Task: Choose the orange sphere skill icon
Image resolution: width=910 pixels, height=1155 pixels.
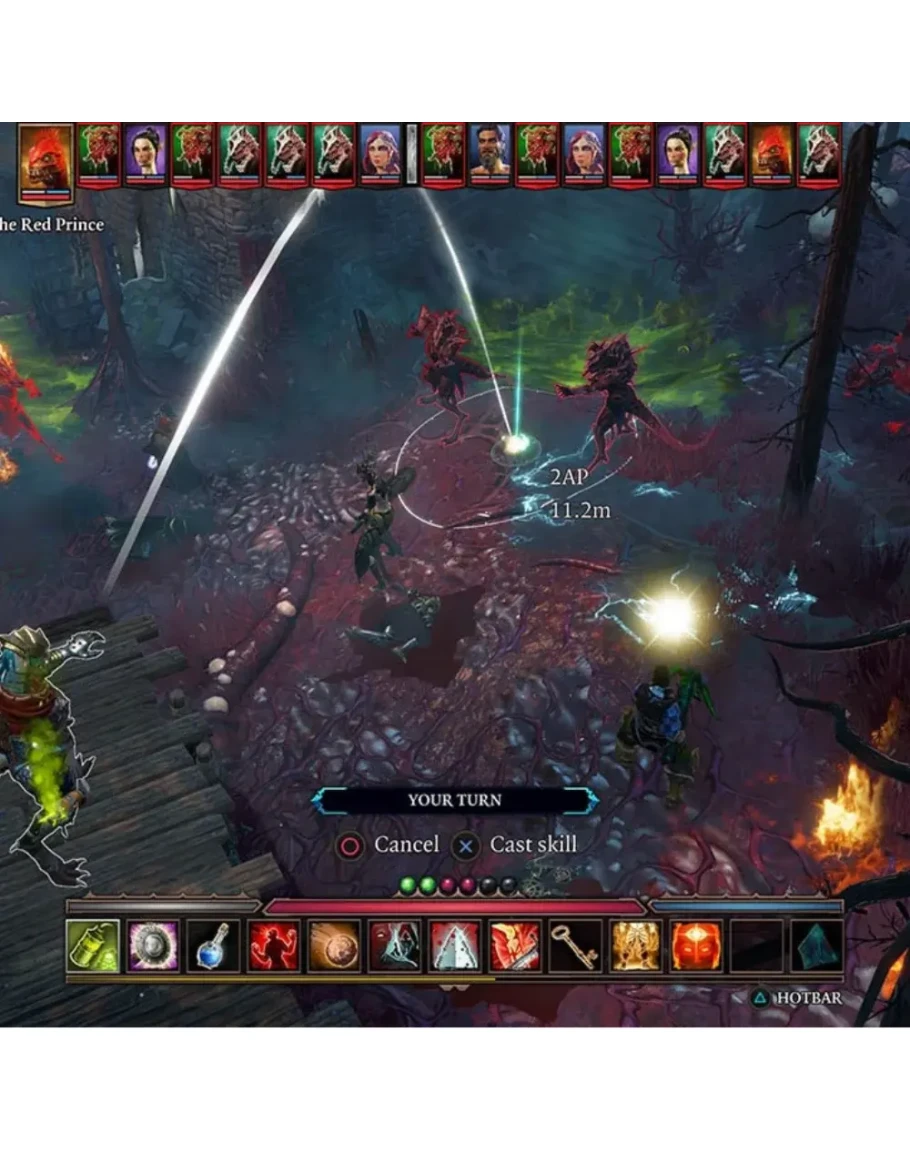Action: [334, 946]
